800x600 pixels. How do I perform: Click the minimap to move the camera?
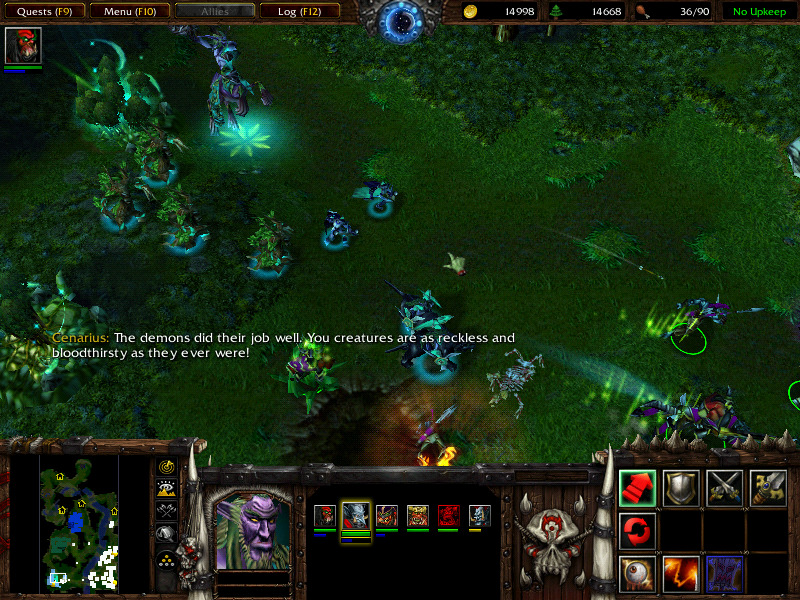[79, 520]
